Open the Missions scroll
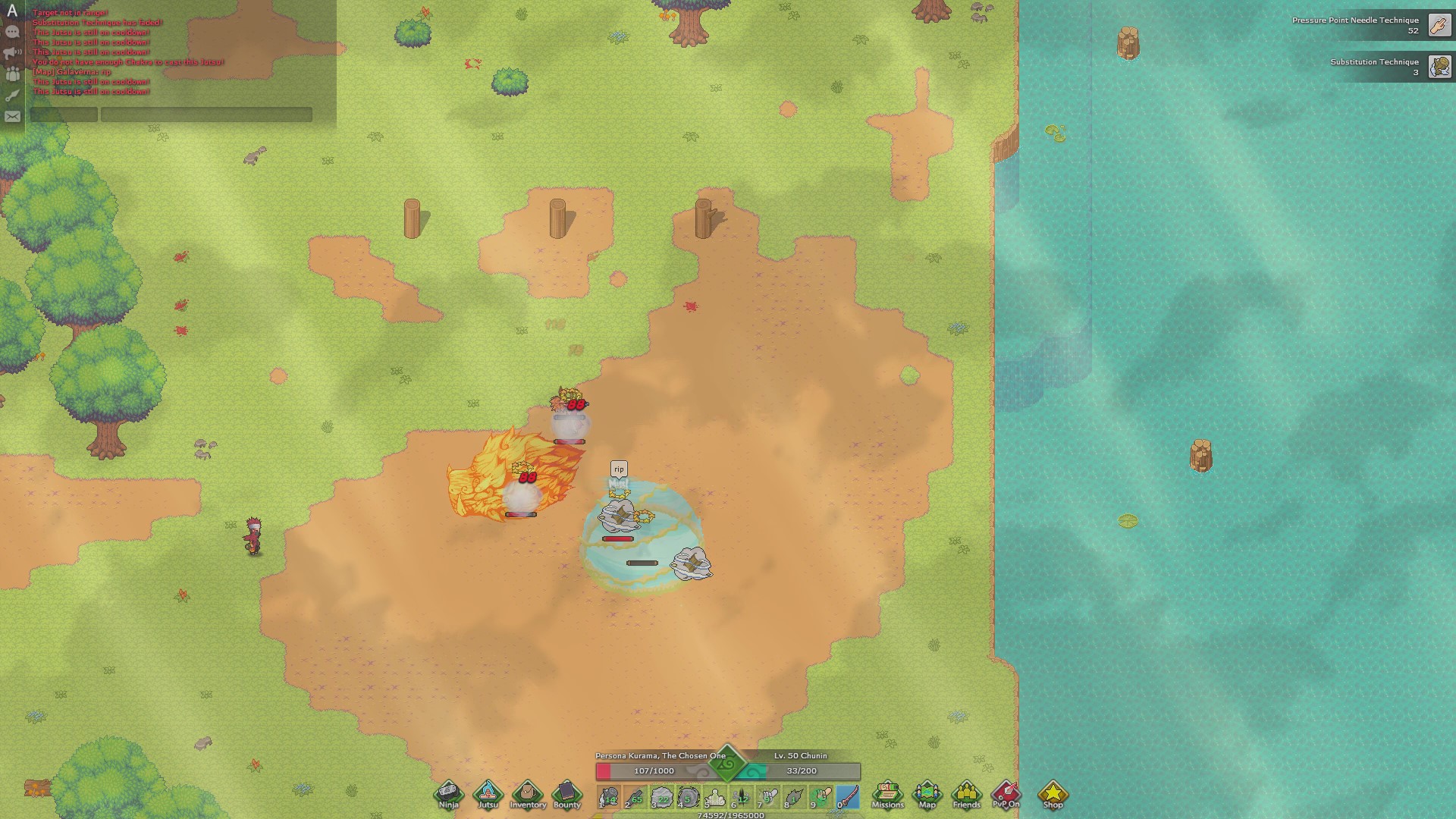The image size is (1456, 819). (887, 794)
